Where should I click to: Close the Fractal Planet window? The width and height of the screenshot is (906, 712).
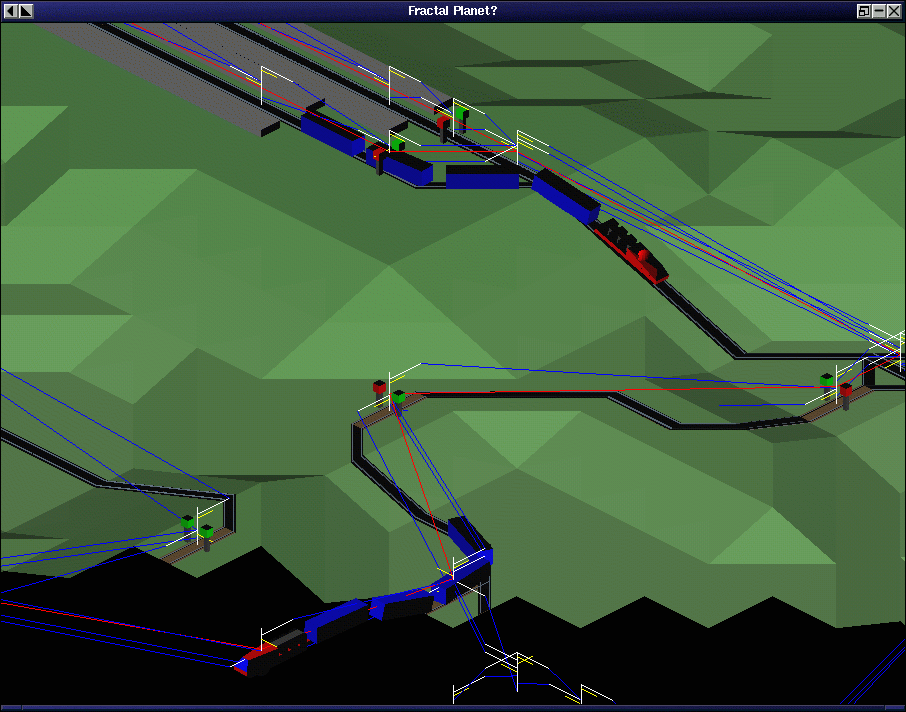894,11
